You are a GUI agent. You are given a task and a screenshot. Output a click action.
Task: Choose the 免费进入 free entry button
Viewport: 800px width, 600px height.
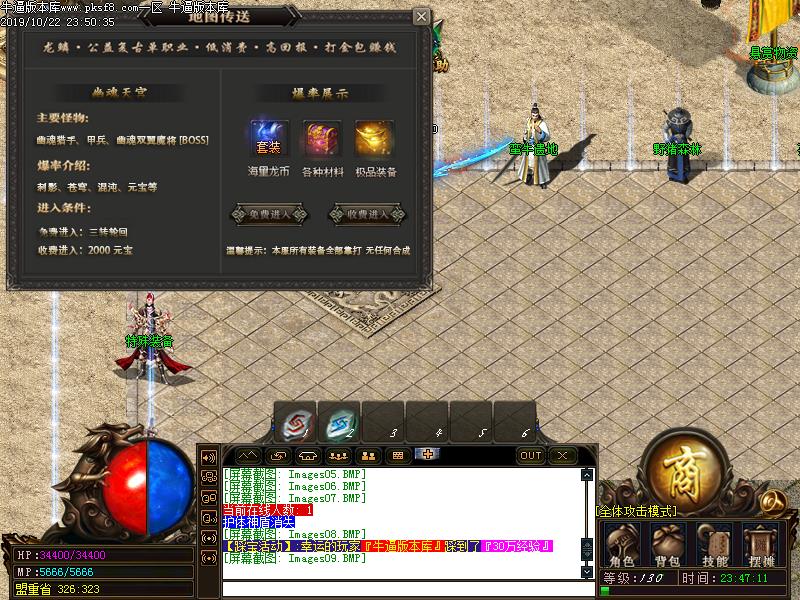click(268, 214)
